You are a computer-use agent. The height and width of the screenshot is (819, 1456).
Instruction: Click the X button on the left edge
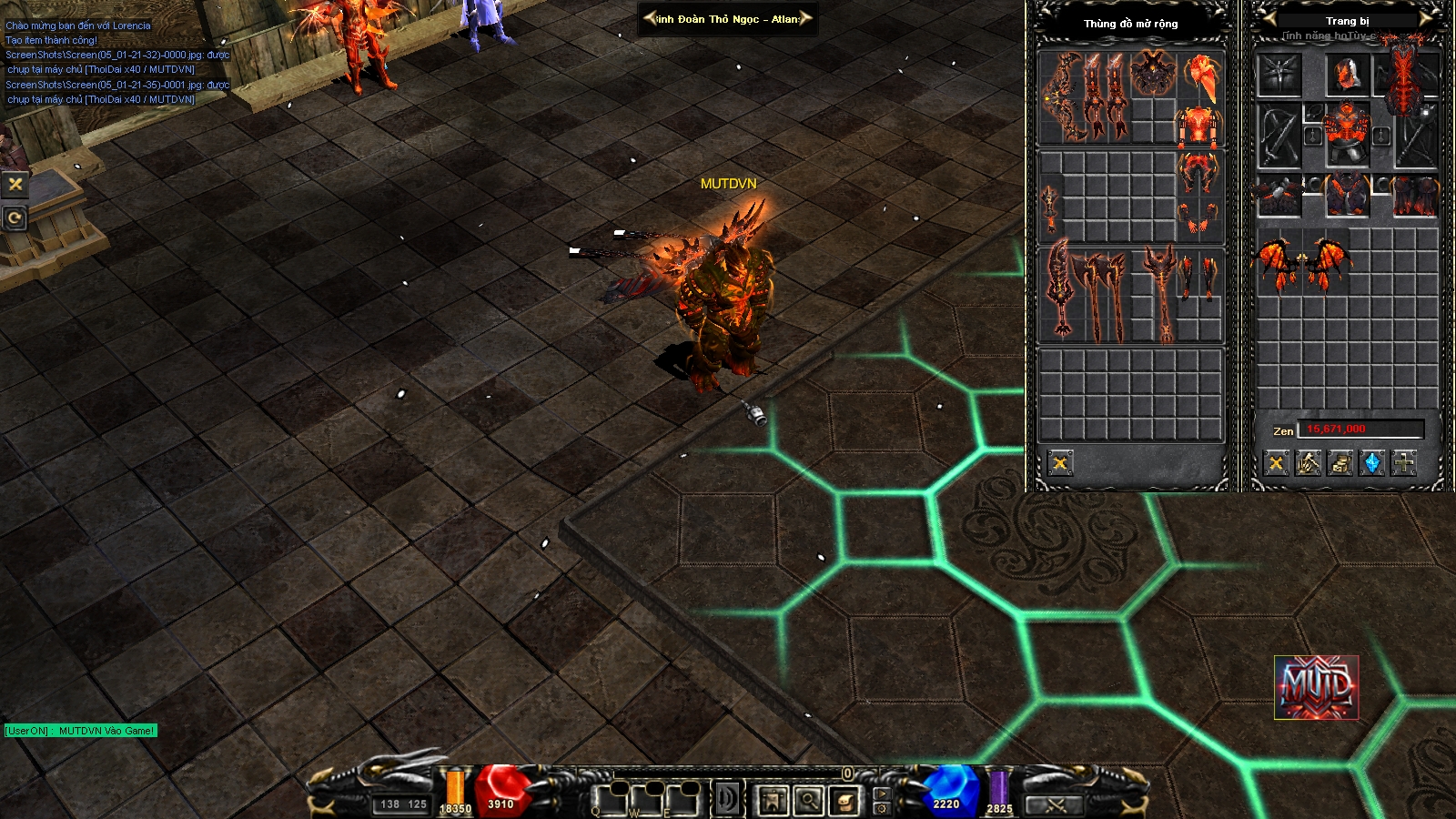click(15, 184)
